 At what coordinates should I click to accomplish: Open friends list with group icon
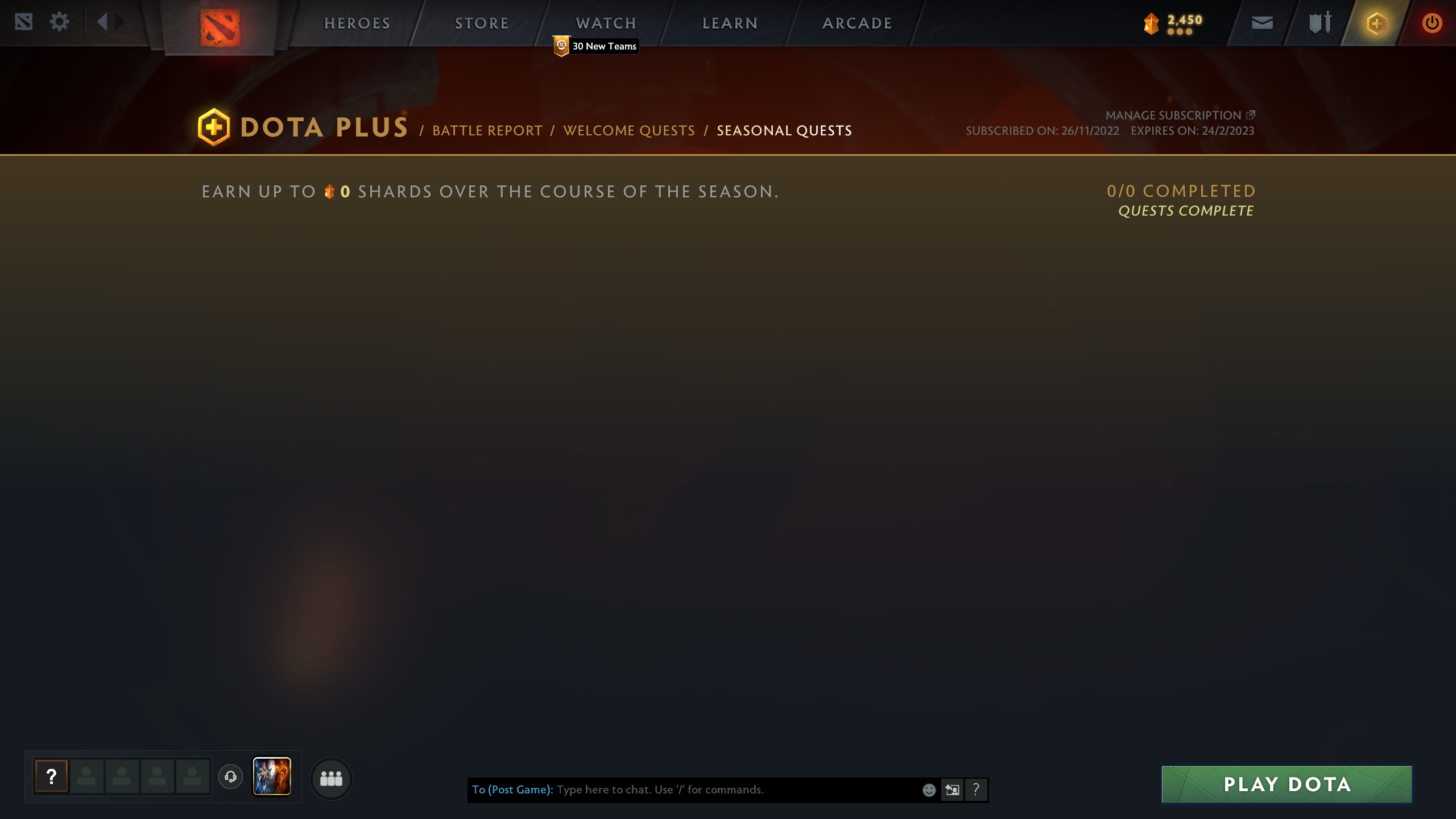click(x=332, y=779)
